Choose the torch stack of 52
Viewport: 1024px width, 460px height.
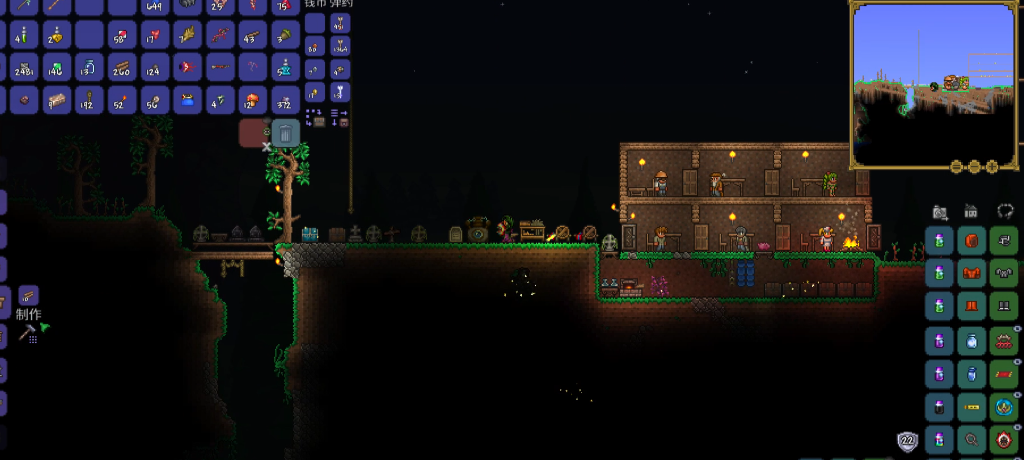tap(122, 101)
